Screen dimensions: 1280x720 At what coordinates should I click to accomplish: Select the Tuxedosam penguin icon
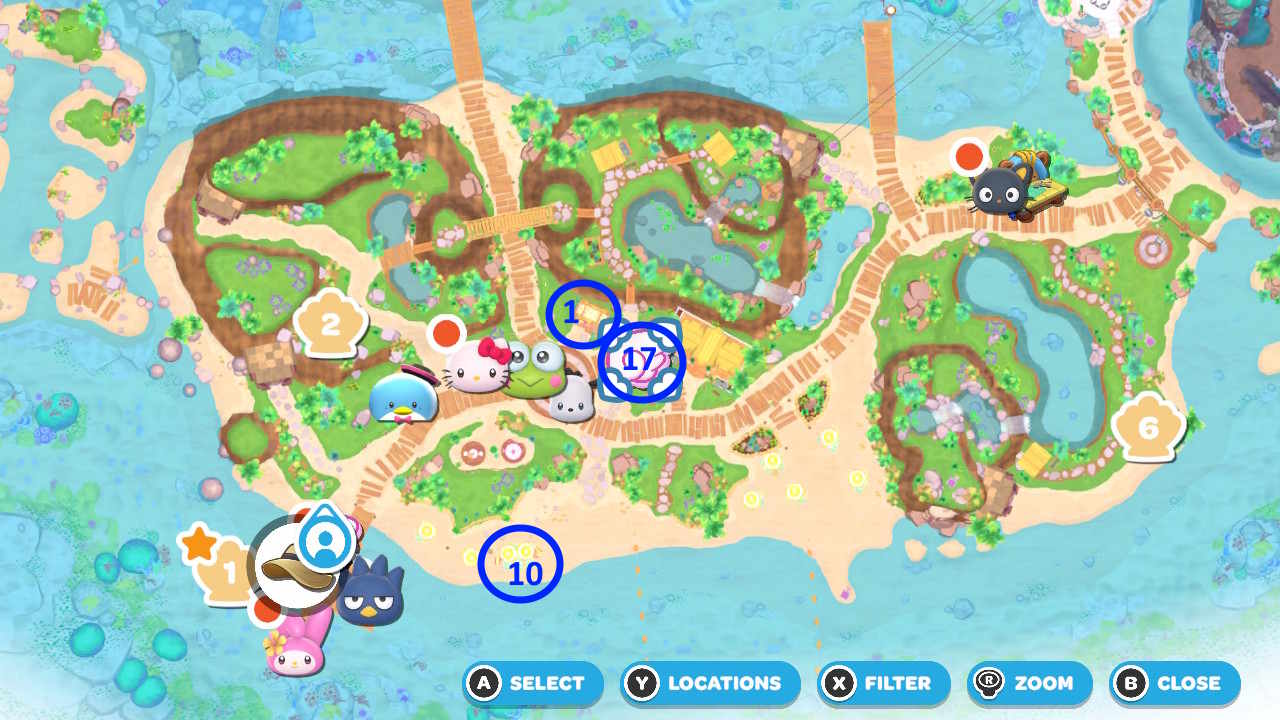(x=401, y=397)
